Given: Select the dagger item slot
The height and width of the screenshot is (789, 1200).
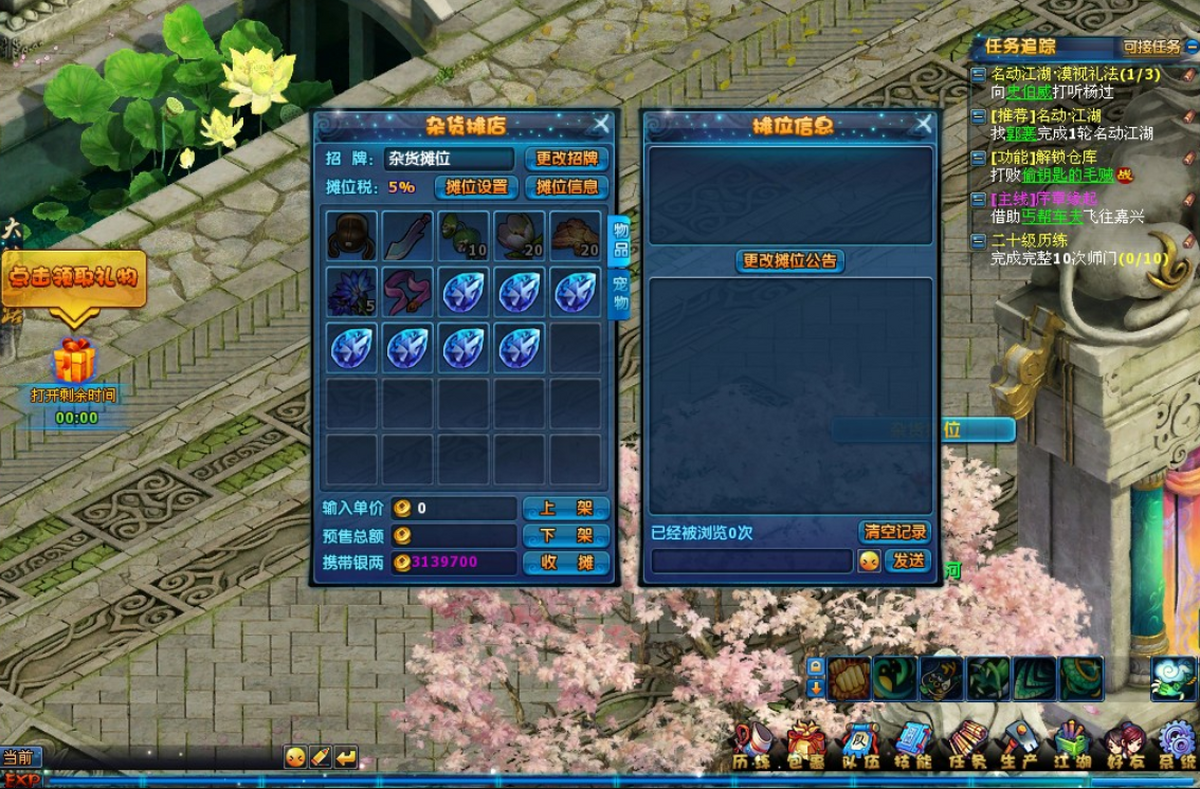Looking at the screenshot, I should point(408,236).
